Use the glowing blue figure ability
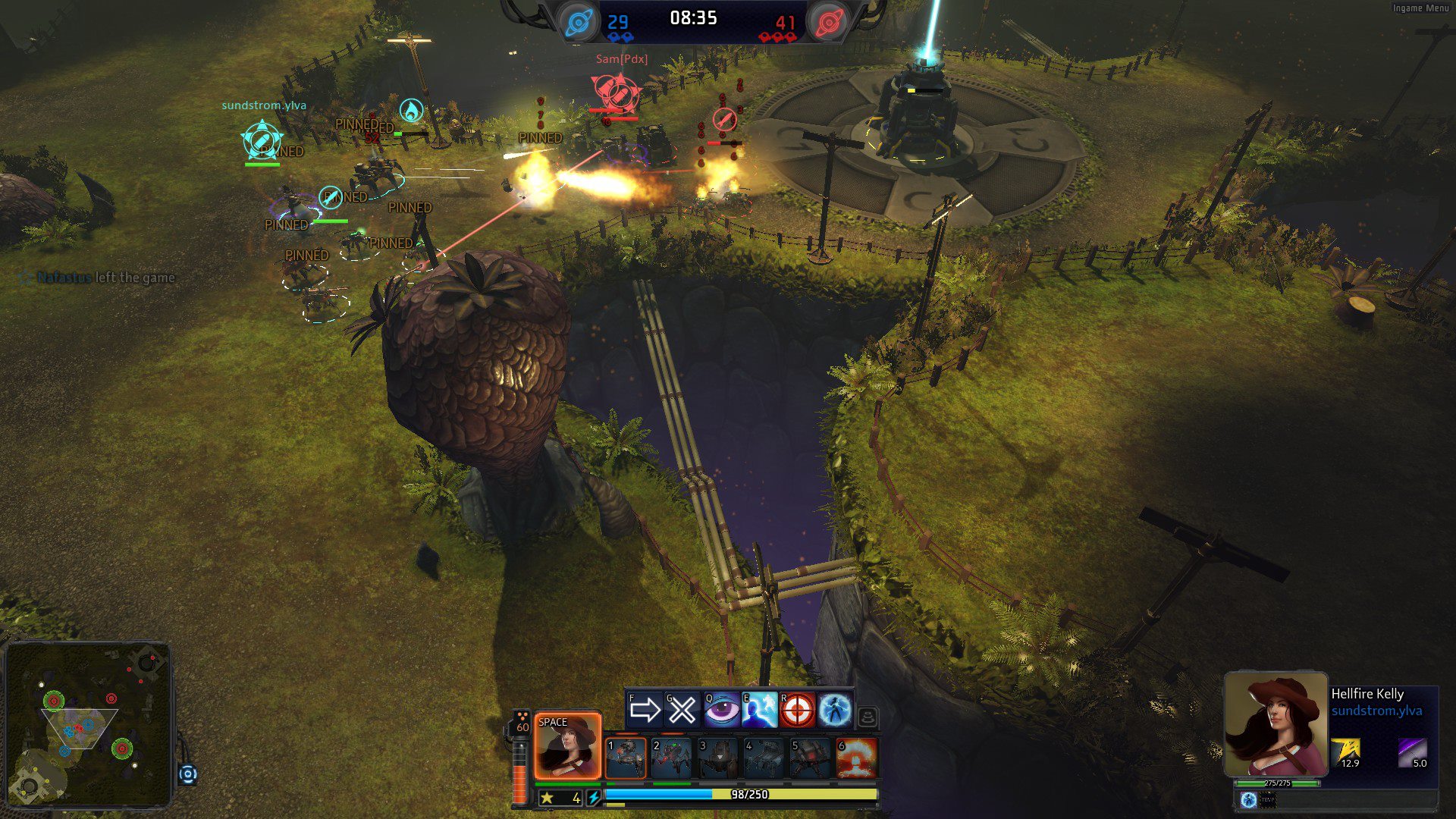The height and width of the screenshot is (819, 1456). click(x=759, y=710)
